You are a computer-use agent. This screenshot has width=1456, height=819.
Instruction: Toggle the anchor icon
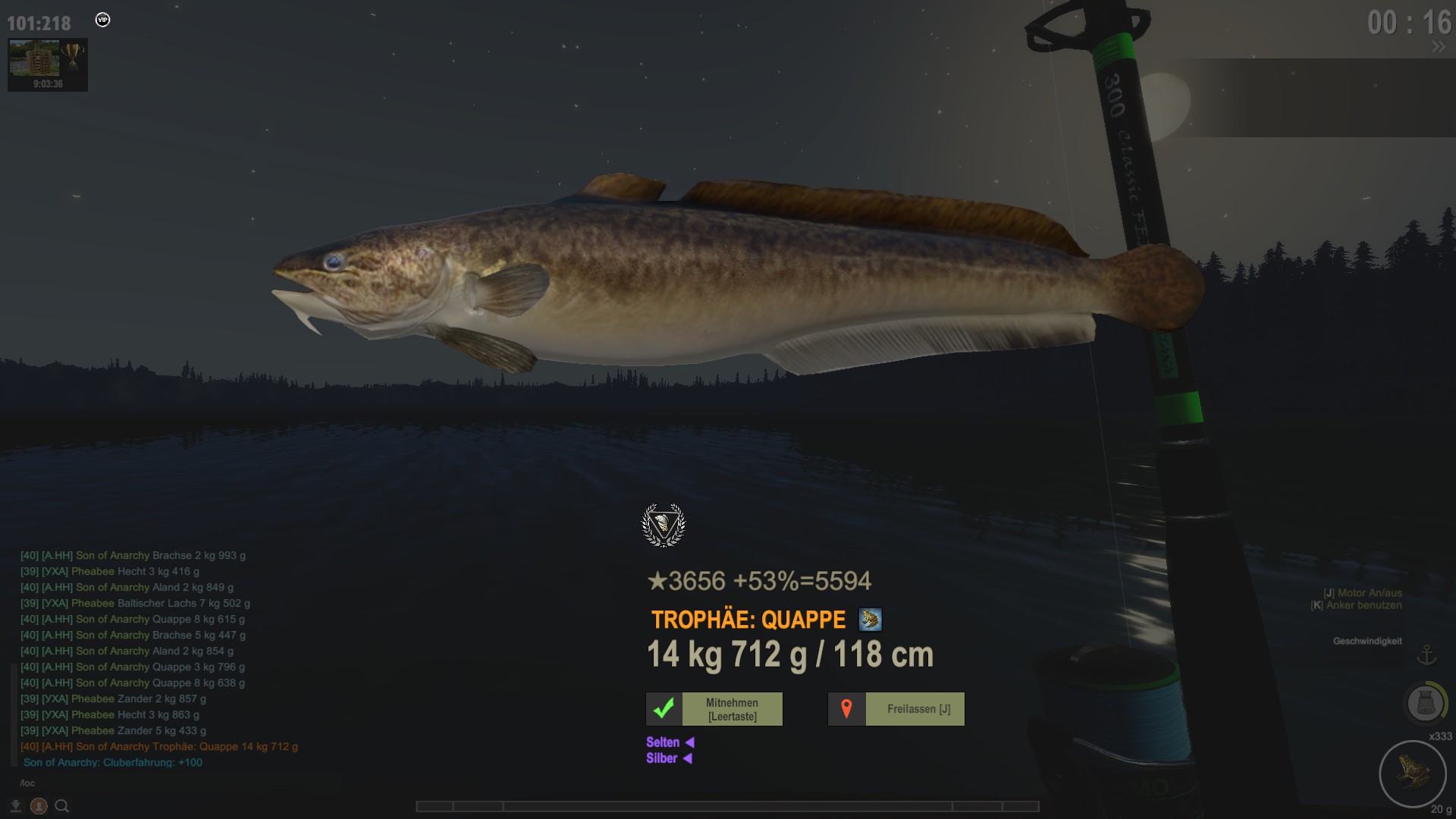1427,654
